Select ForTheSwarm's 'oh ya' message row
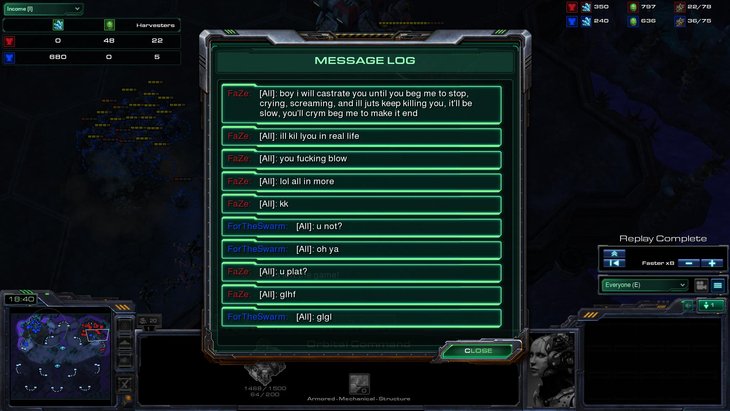The image size is (730, 411). click(361, 249)
